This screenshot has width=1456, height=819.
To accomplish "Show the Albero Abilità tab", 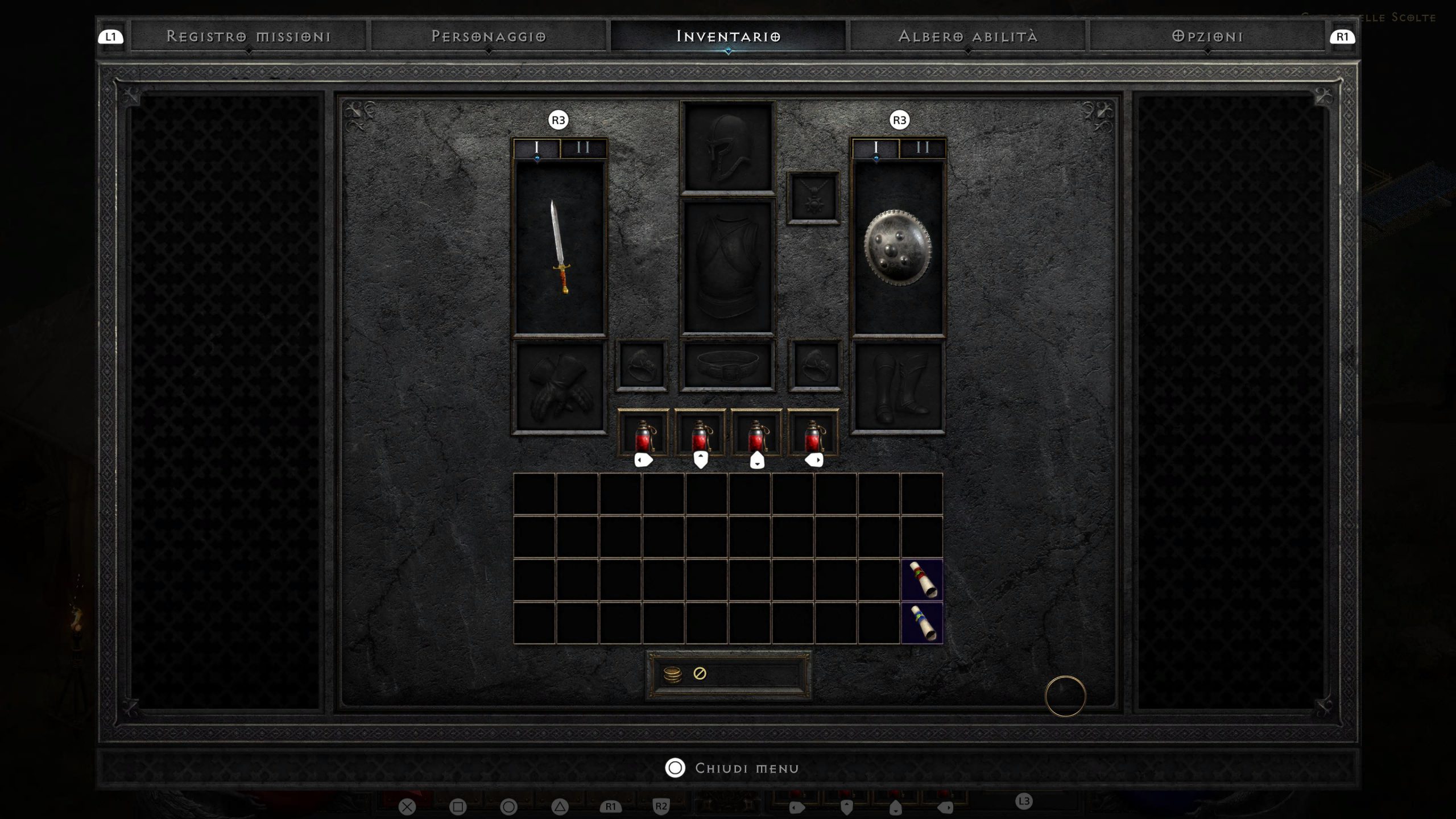I will coord(968,36).
